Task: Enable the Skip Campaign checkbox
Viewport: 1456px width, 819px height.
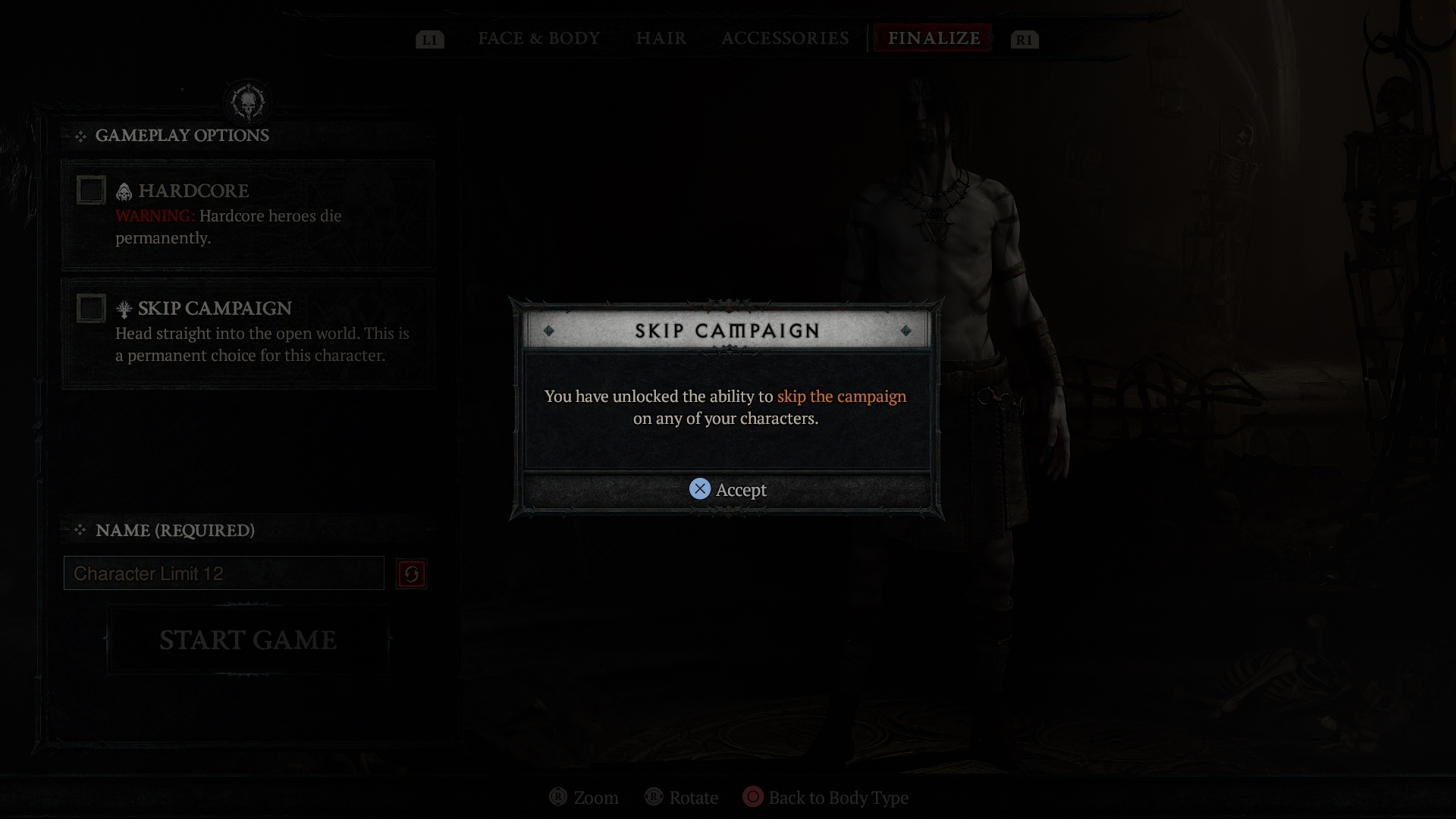Action: coord(91,309)
